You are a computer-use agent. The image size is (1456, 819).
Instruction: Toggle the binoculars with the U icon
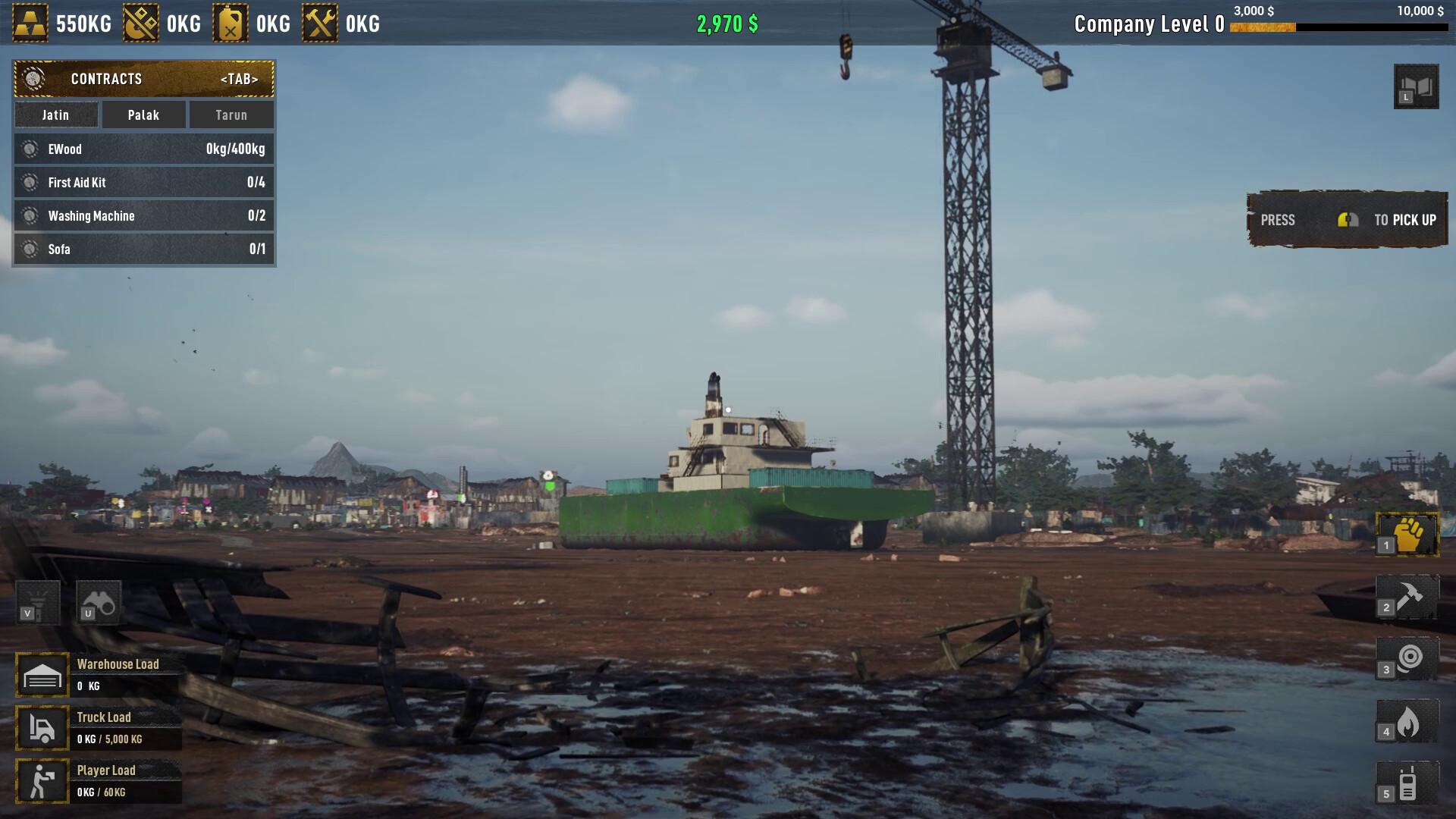pyautogui.click(x=99, y=601)
